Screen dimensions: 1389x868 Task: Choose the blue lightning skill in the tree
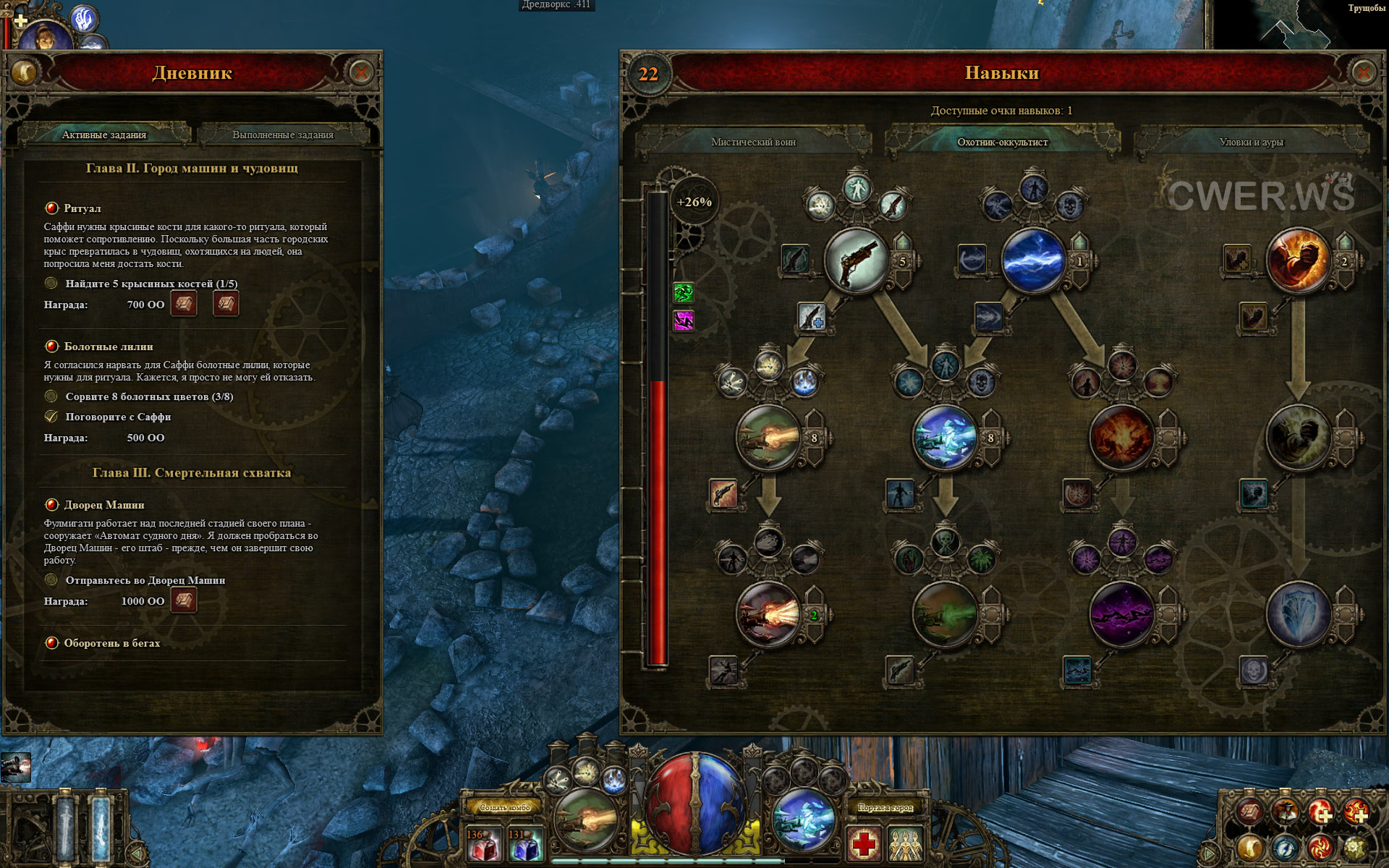click(1033, 261)
